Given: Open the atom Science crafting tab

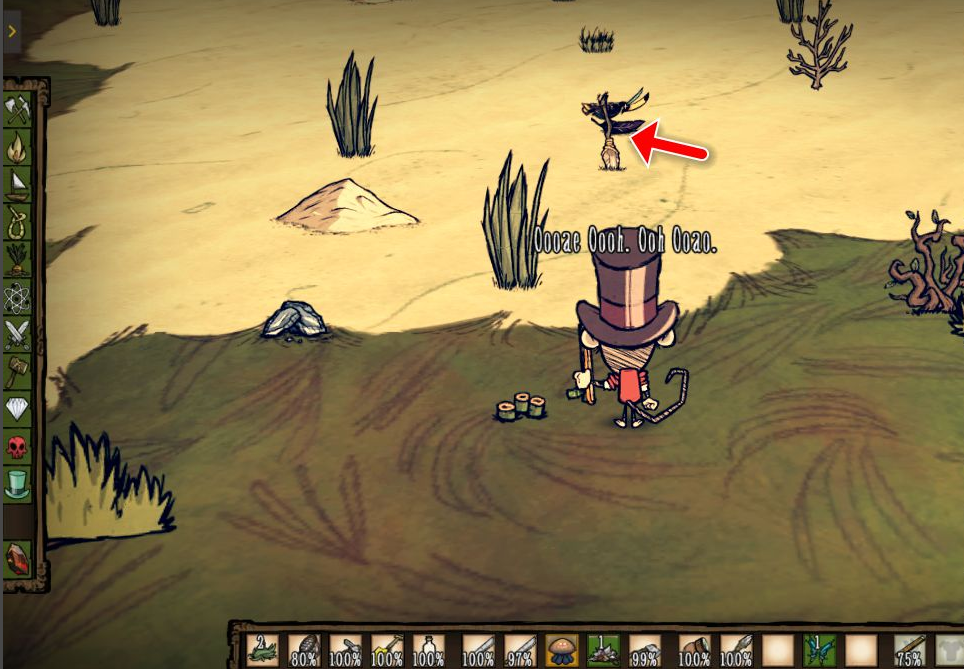Looking at the screenshot, I should [18, 297].
